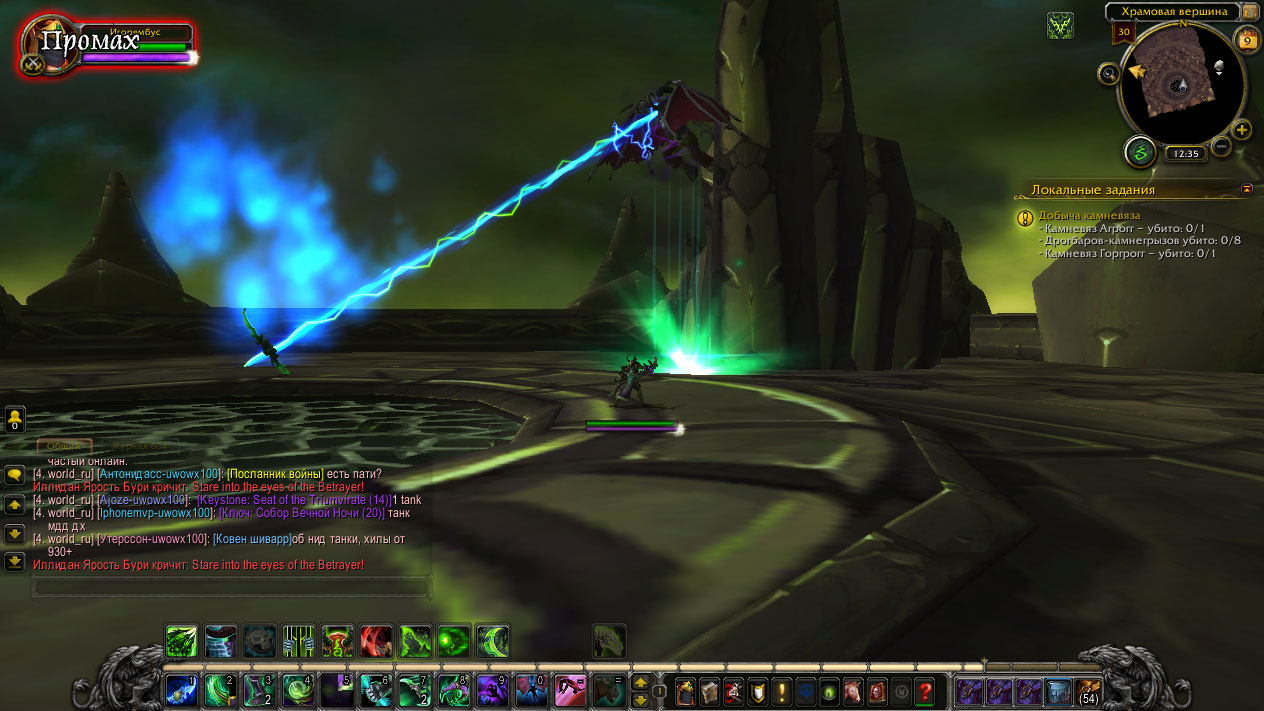The width and height of the screenshot is (1264, 711).
Task: Activate the green prison bars ability
Action: tap(299, 641)
